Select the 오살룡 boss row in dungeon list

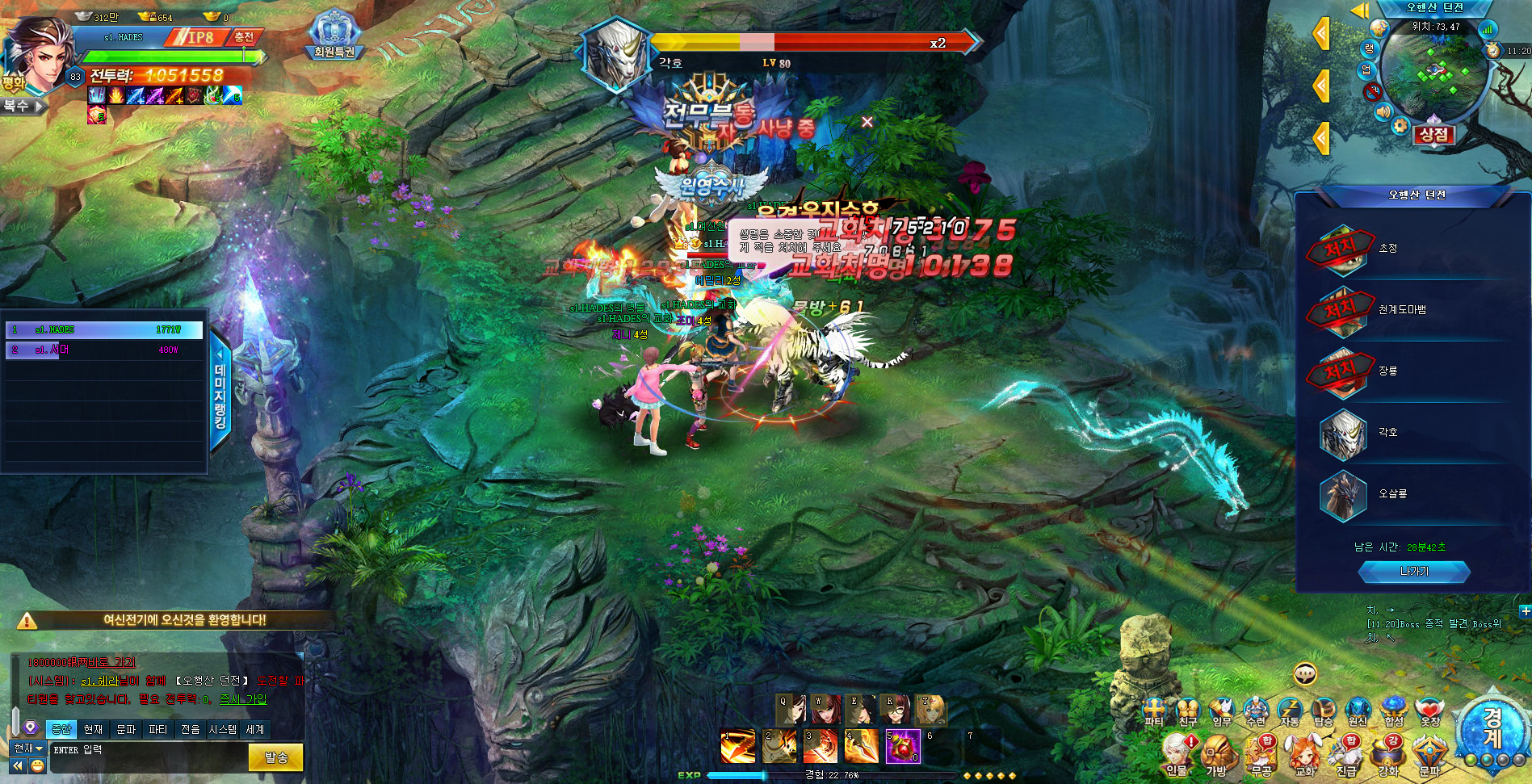(x=1413, y=494)
